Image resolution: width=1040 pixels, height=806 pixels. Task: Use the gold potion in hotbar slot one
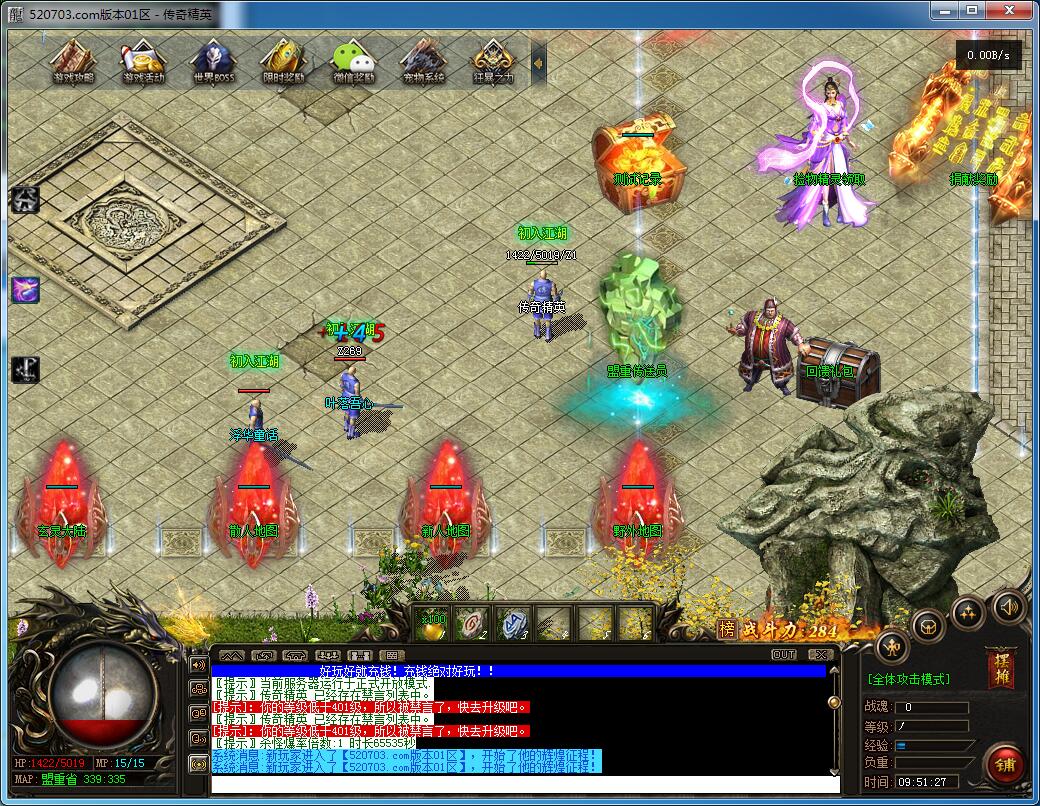(x=433, y=624)
